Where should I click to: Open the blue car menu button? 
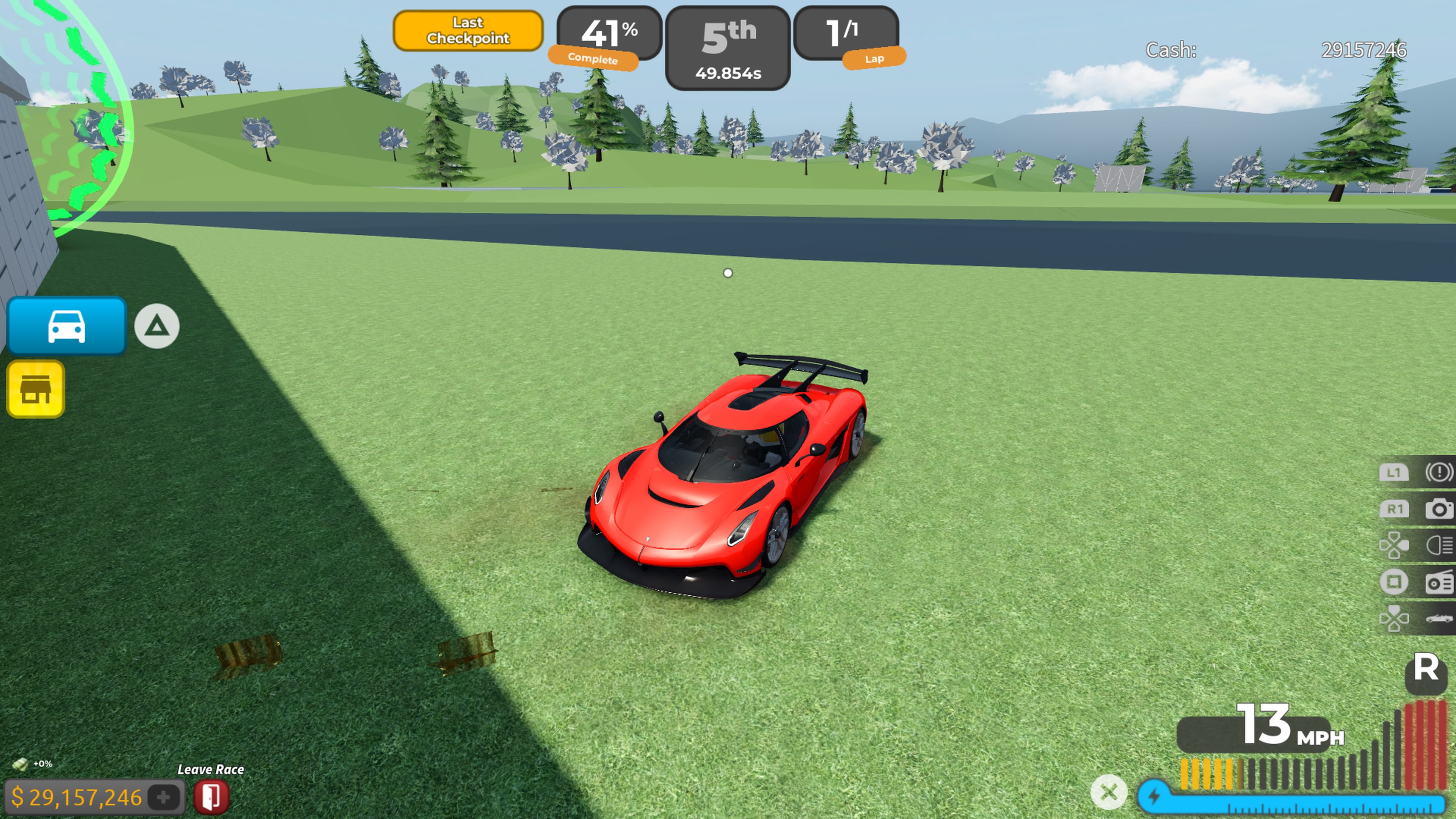coord(66,326)
